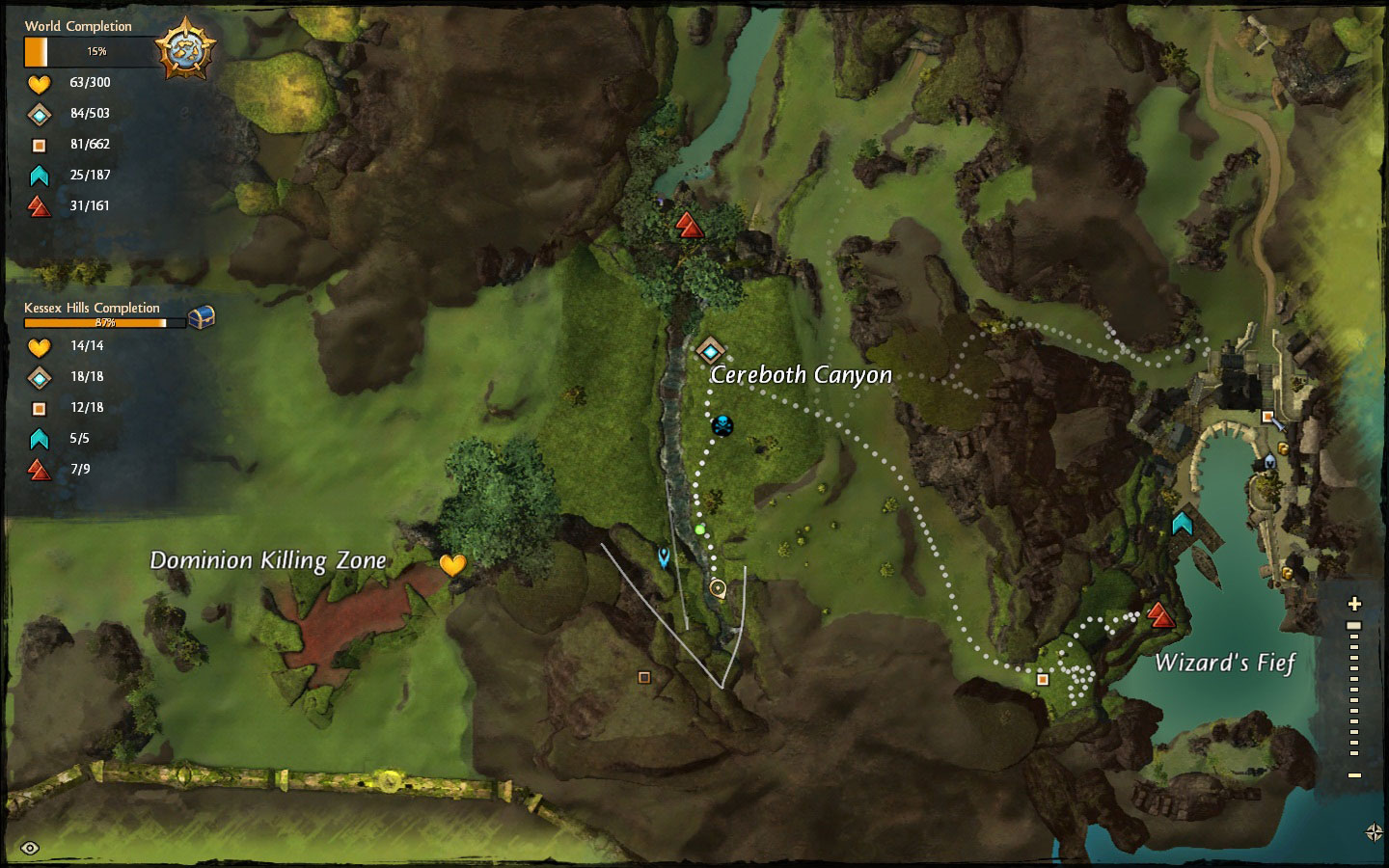Screen dimensions: 1389x868
Task: Select the hero point by the harbor
Action: pos(1183,524)
